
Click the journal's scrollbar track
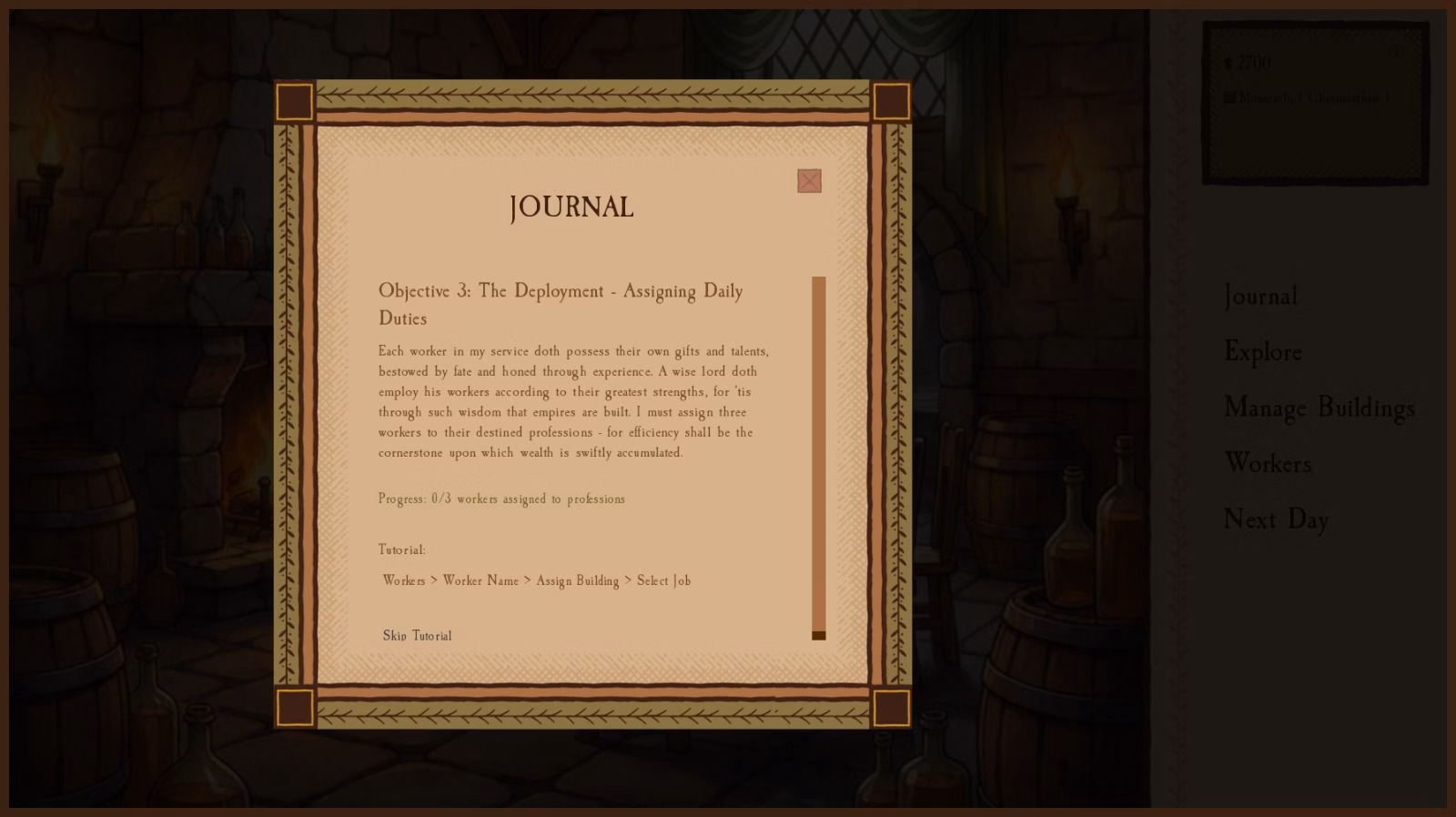pos(816,455)
